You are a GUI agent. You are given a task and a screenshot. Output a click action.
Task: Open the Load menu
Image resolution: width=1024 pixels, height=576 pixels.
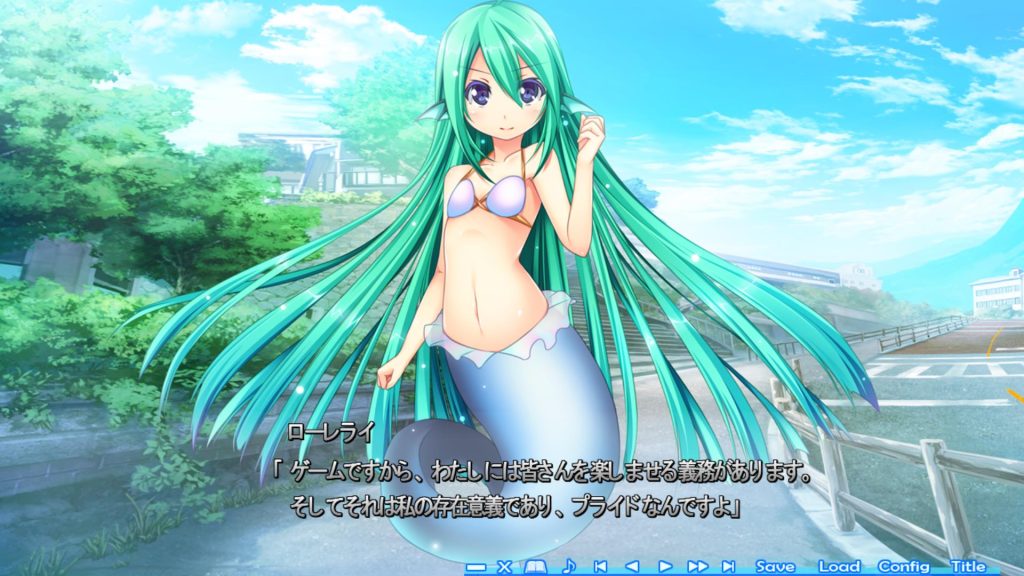click(839, 567)
